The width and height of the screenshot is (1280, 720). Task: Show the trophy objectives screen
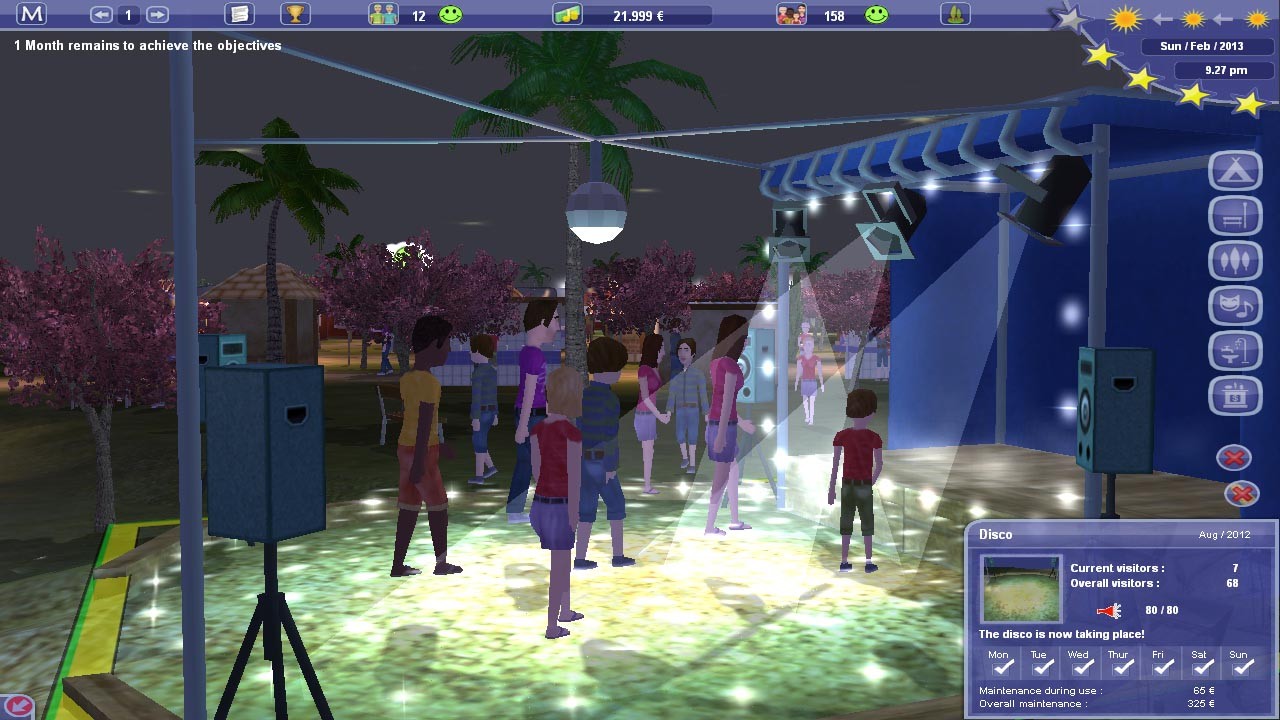[x=295, y=14]
